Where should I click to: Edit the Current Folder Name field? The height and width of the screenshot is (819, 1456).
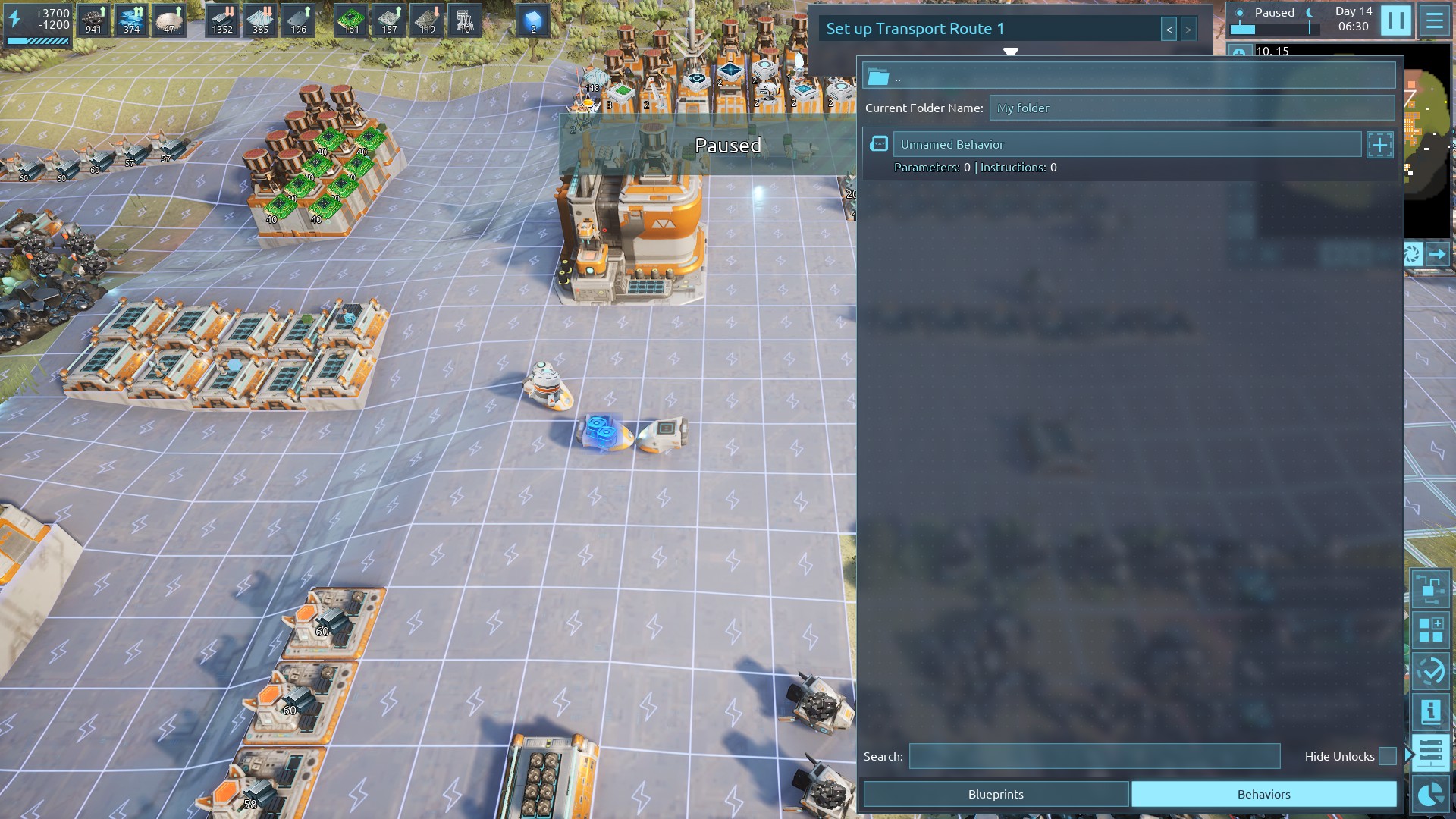pyautogui.click(x=1191, y=108)
